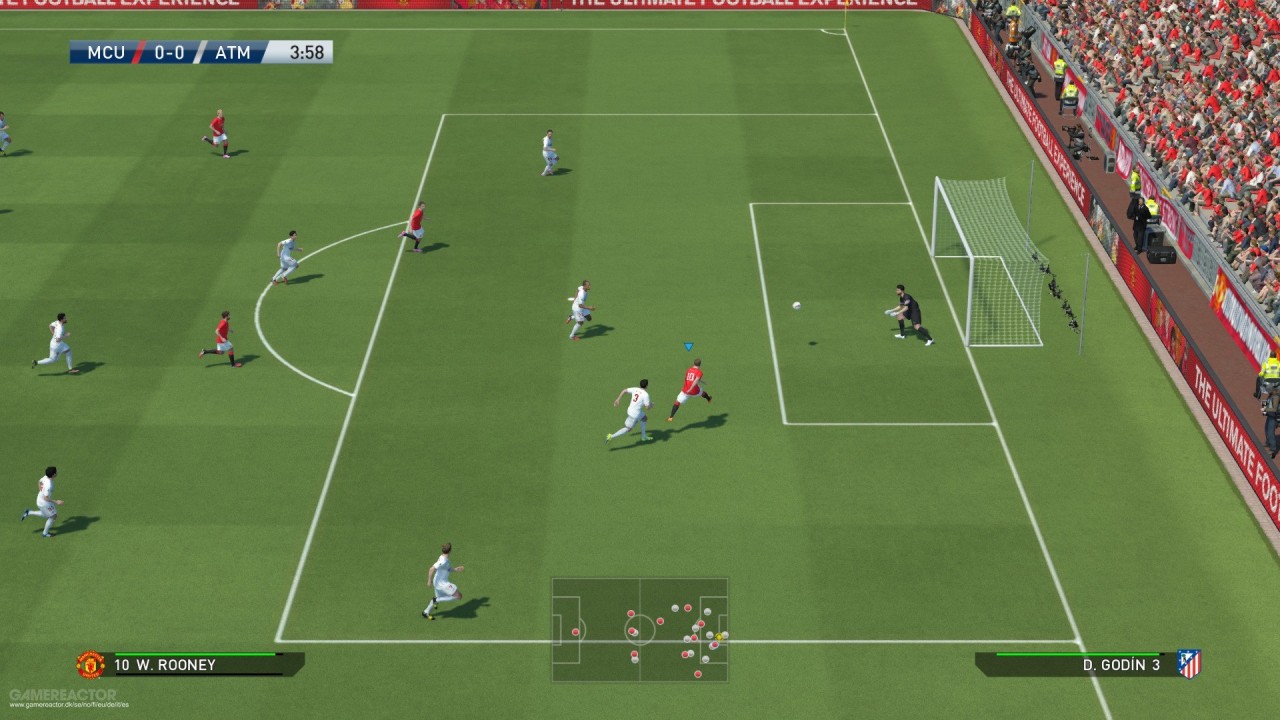Click the pitch radar minimap
Image resolution: width=1280 pixels, height=720 pixels.
(x=640, y=630)
